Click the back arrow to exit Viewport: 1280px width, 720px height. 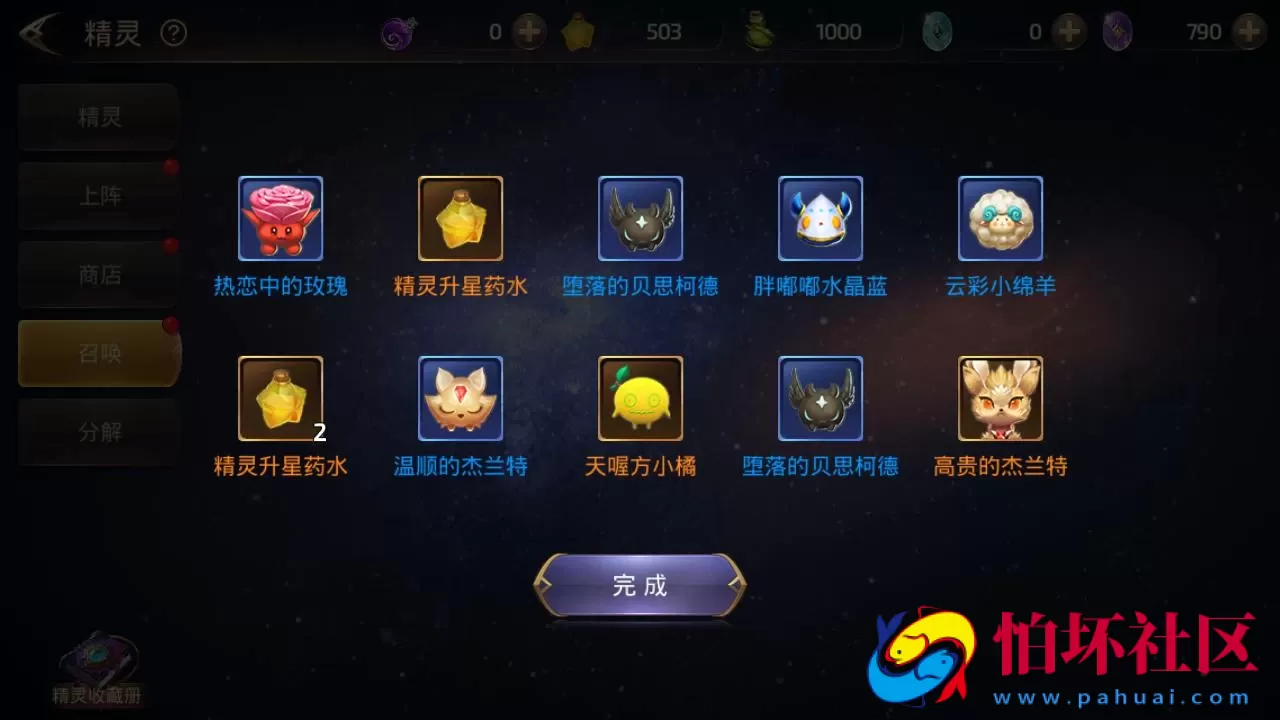coord(31,33)
